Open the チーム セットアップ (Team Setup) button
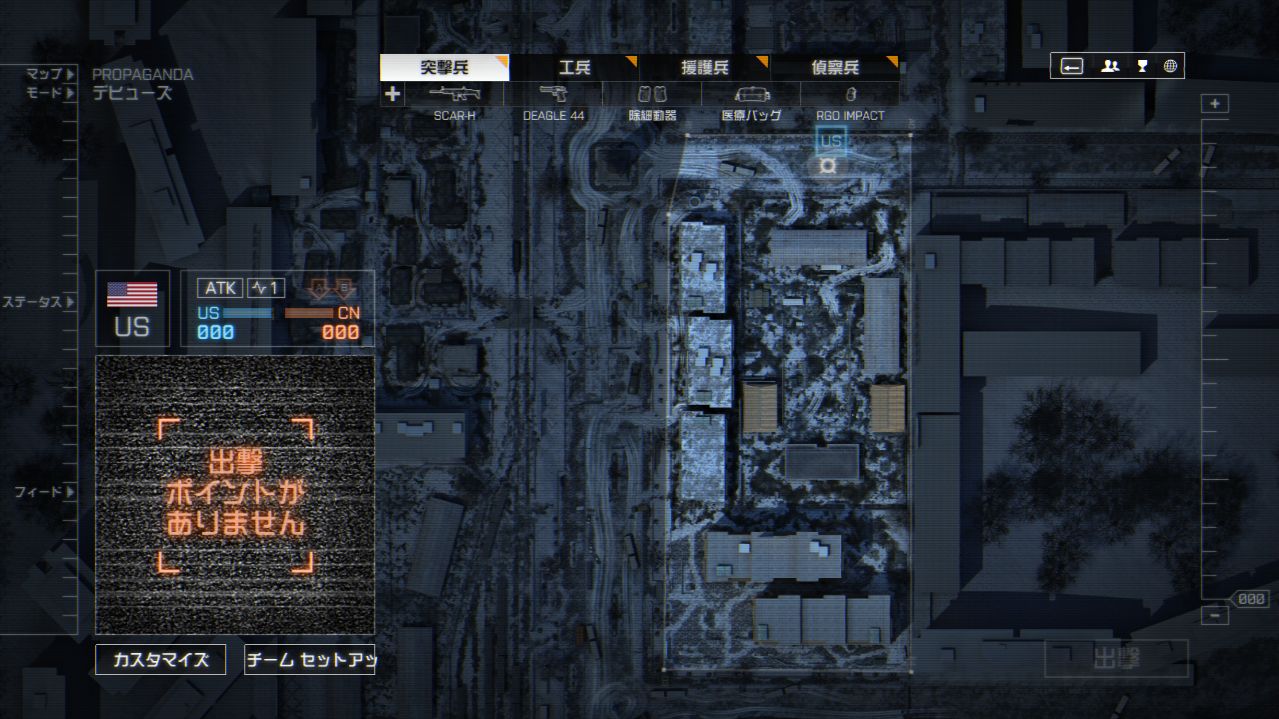 click(309, 660)
